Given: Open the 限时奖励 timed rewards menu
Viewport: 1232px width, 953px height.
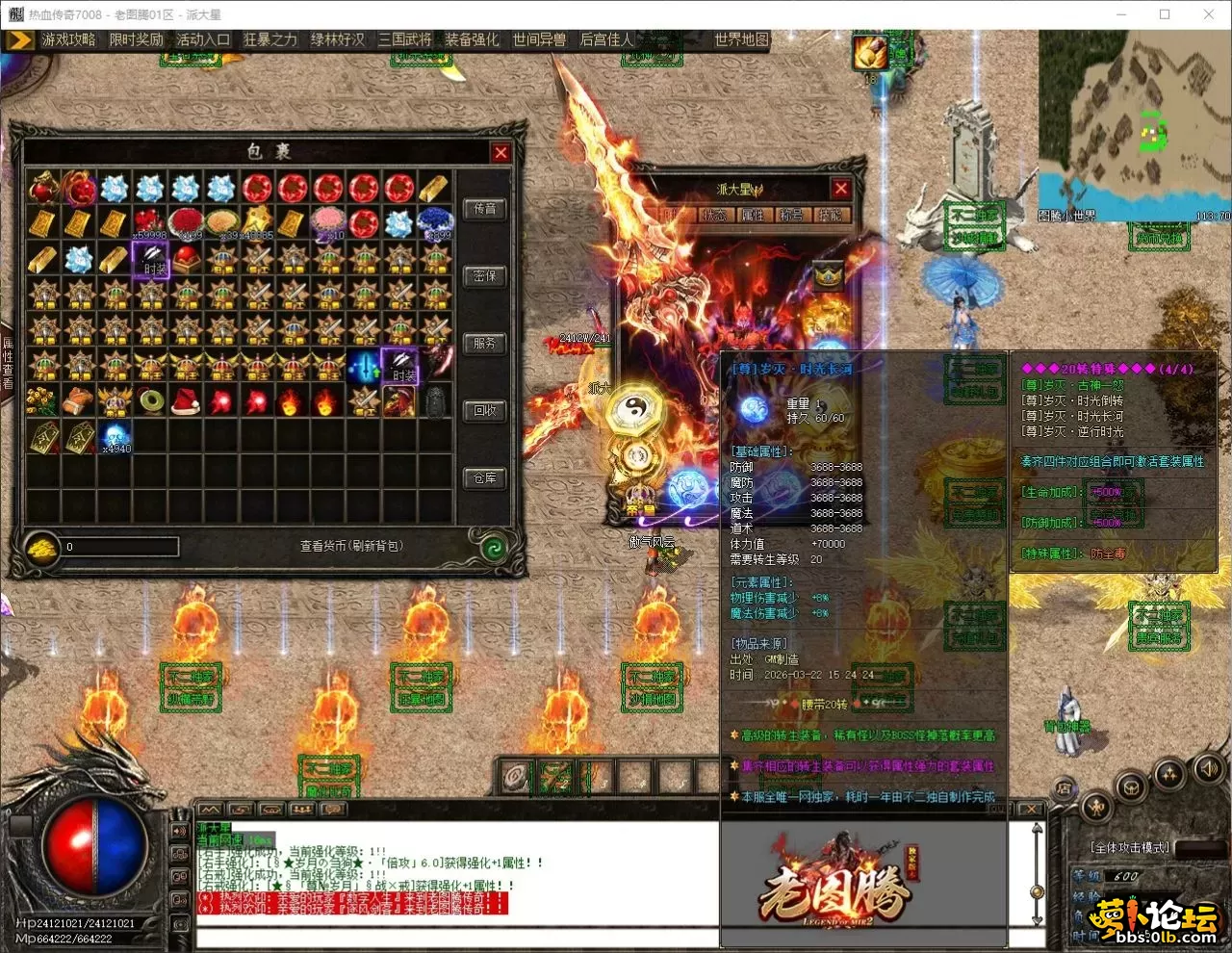Looking at the screenshot, I should pos(136,39).
